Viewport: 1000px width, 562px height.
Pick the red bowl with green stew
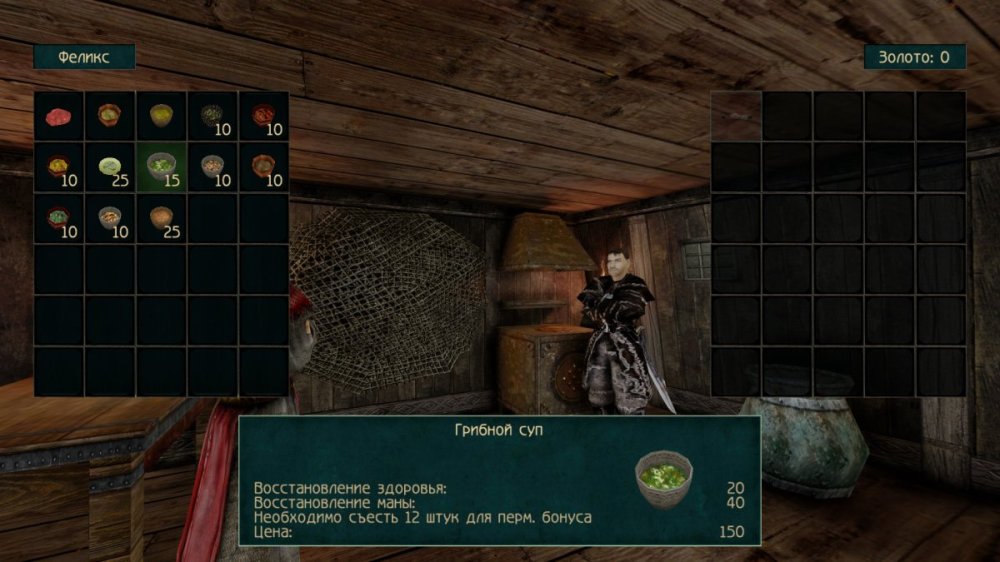(x=59, y=218)
